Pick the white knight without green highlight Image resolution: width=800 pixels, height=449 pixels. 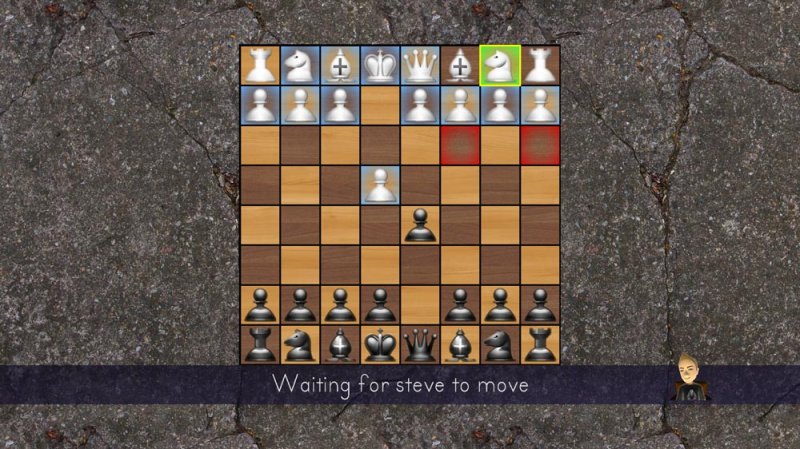[300, 65]
